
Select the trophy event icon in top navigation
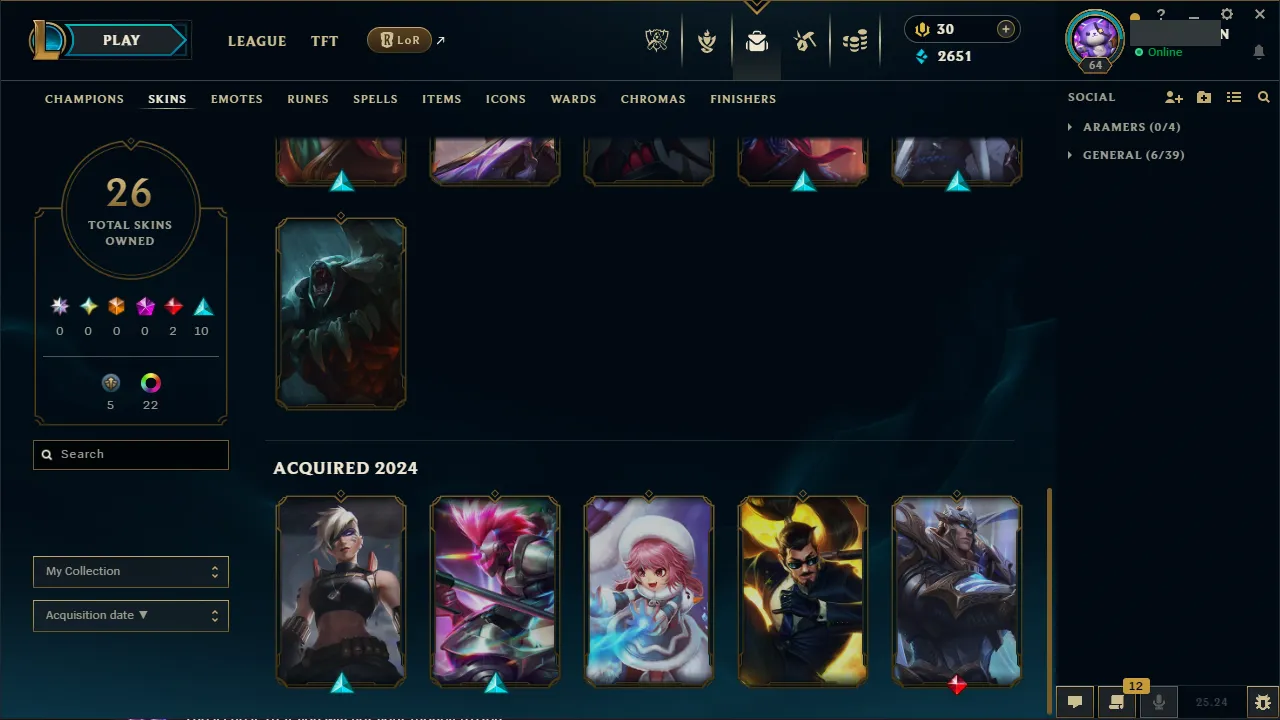tap(707, 40)
